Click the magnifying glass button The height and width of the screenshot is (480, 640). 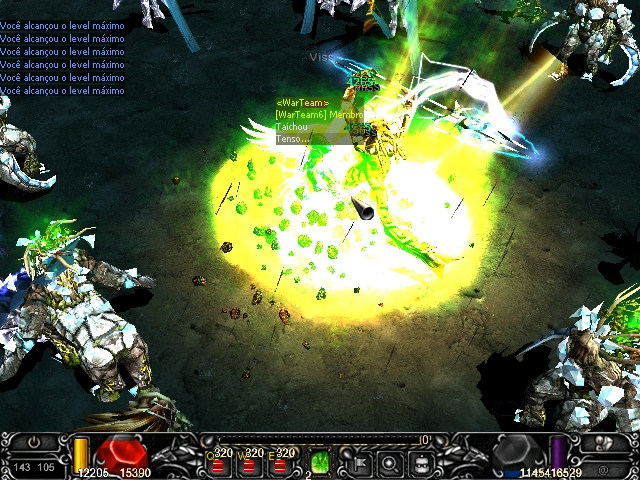coord(391,462)
